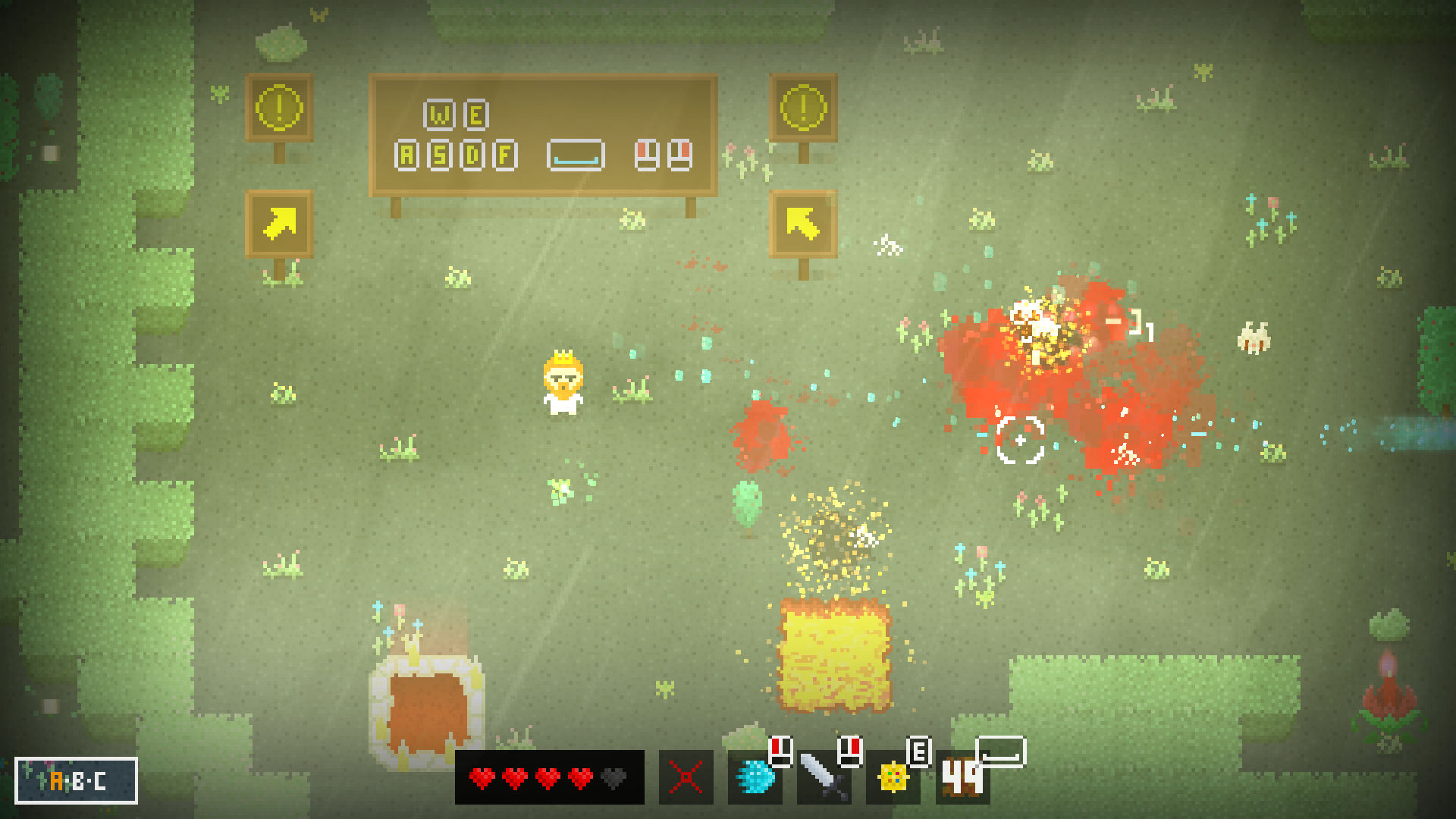Activate the cyan energy orb ability

click(755, 777)
